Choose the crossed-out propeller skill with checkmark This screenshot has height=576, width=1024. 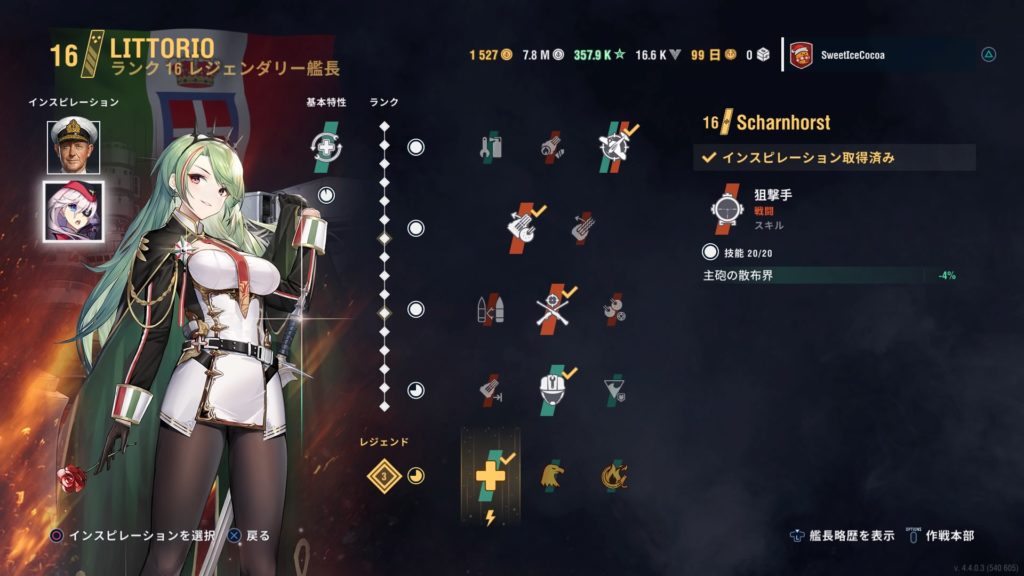coord(619,146)
